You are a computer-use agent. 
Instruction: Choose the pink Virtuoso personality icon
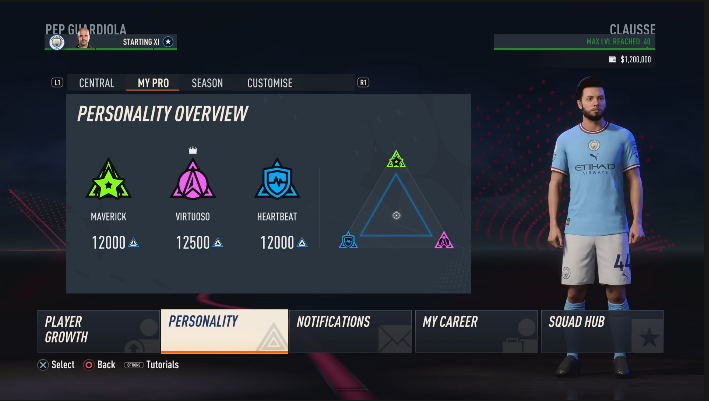click(x=192, y=181)
